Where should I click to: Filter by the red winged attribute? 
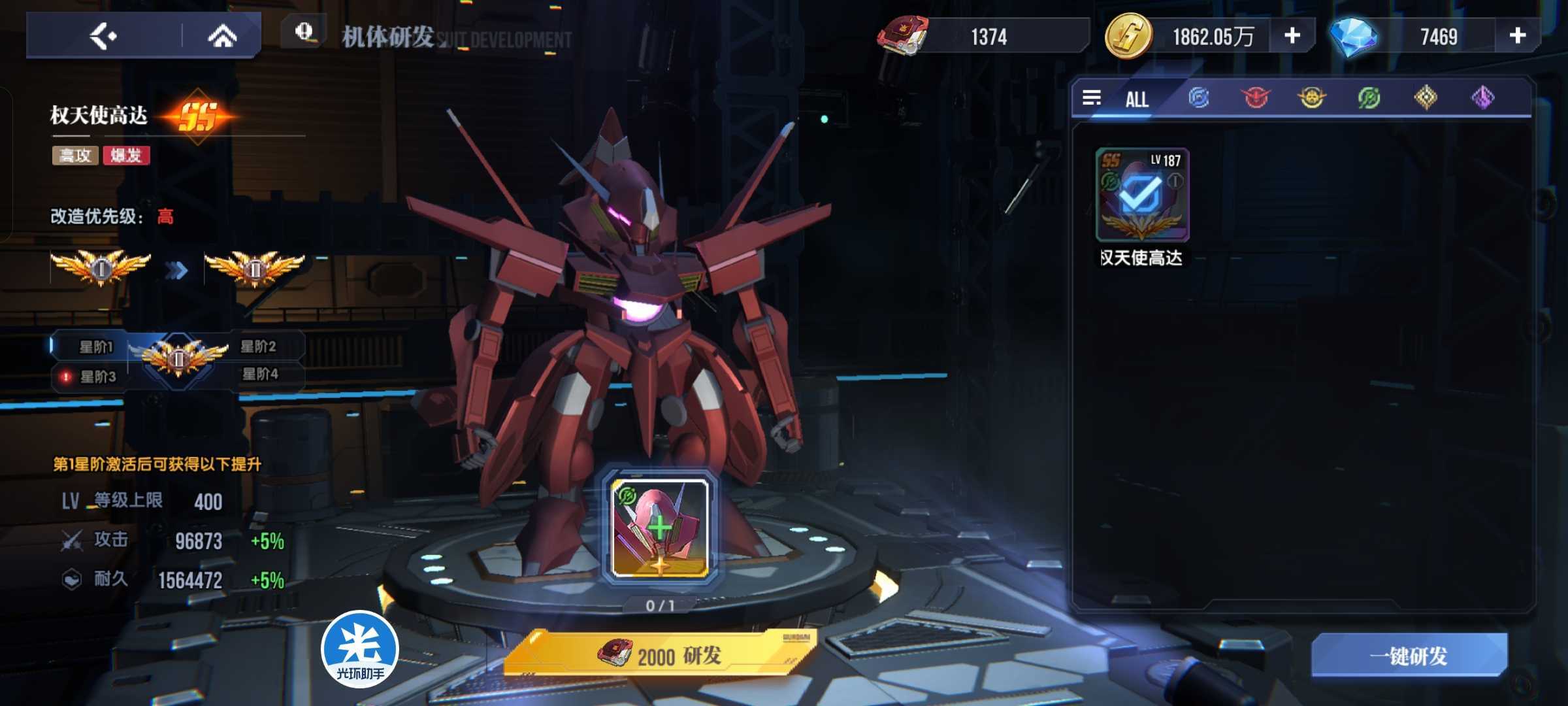(1255, 98)
